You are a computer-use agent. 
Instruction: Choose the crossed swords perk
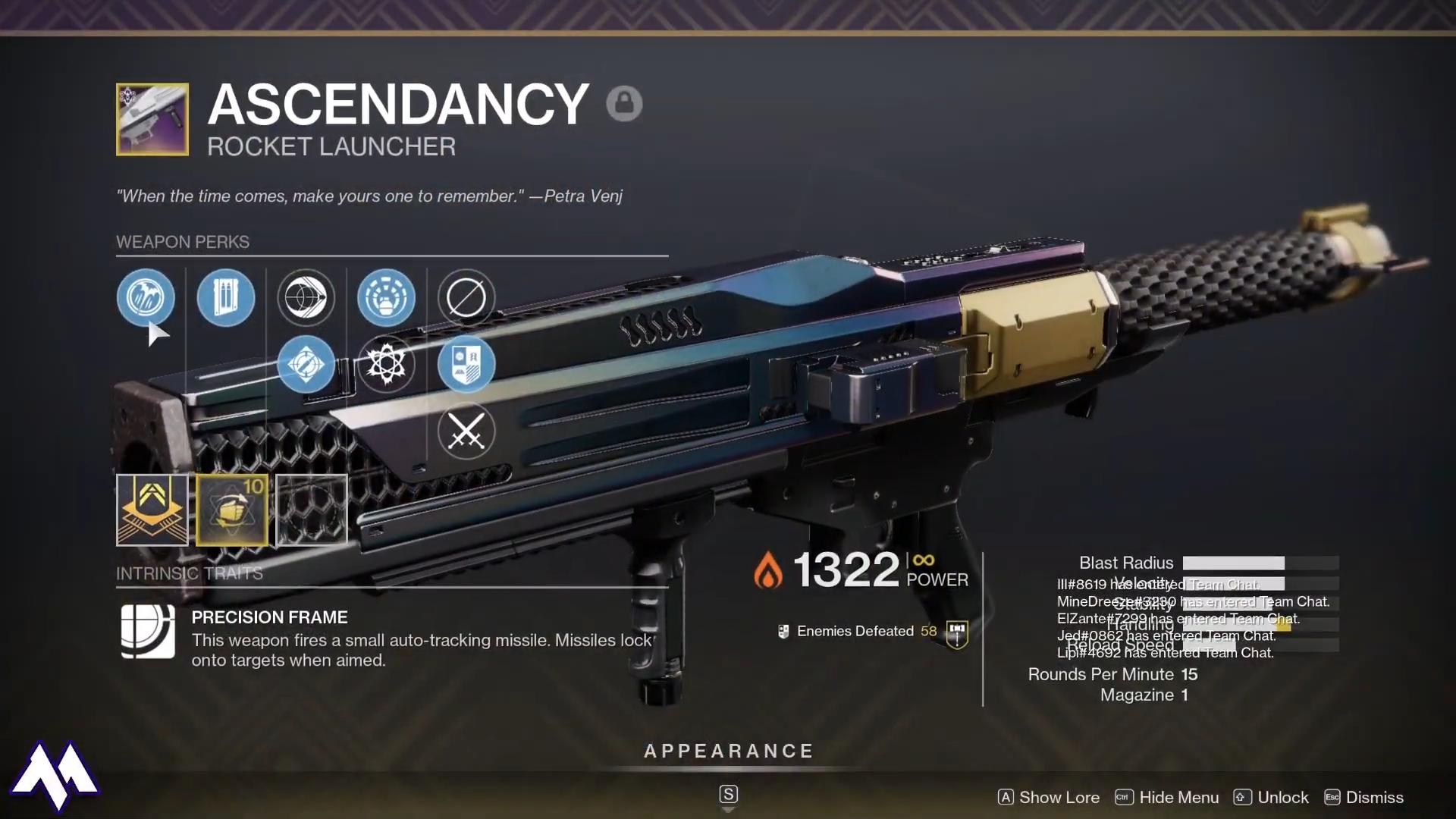[466, 431]
